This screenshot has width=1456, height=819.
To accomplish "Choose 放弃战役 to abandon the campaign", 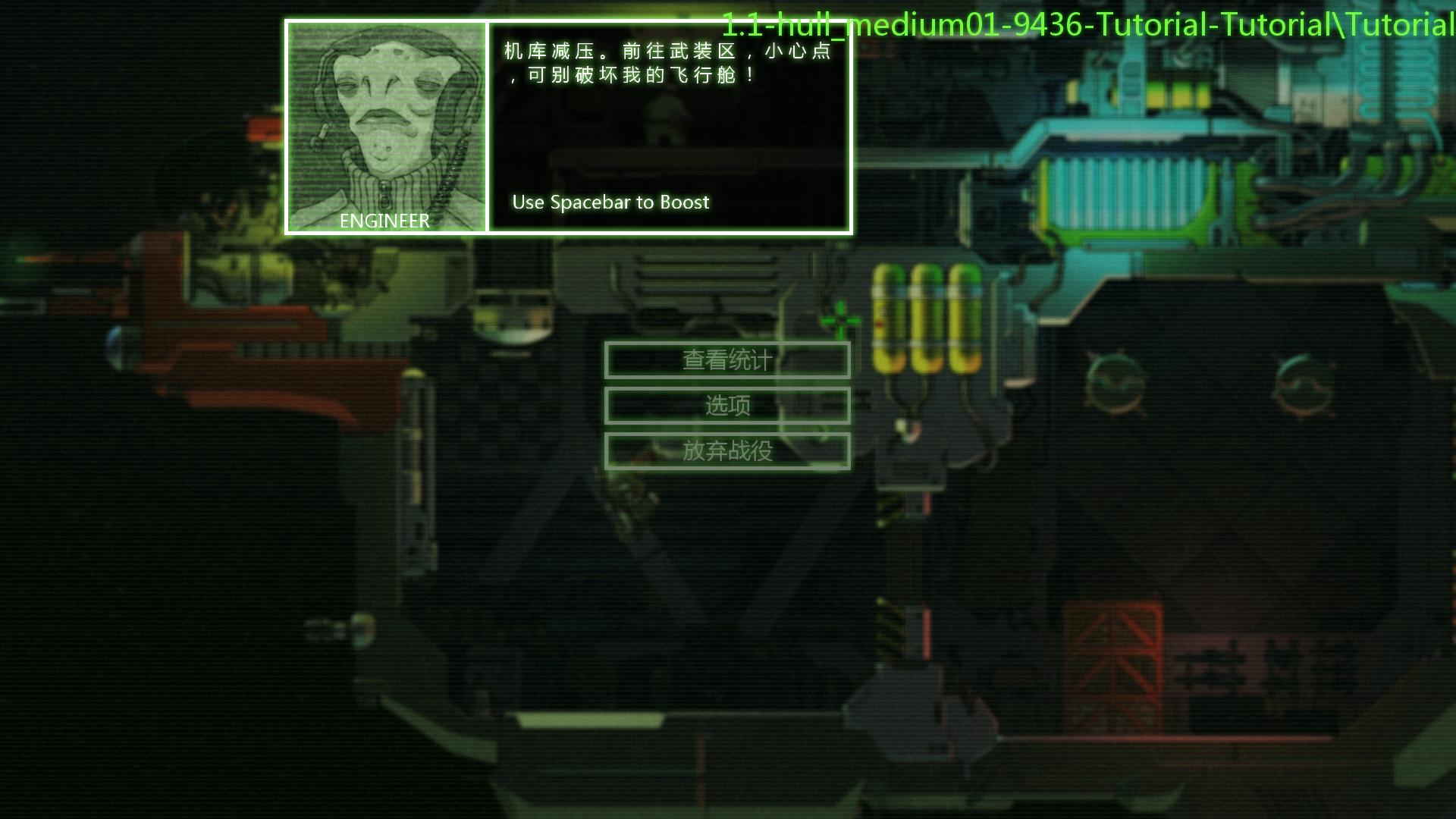I will (x=727, y=451).
